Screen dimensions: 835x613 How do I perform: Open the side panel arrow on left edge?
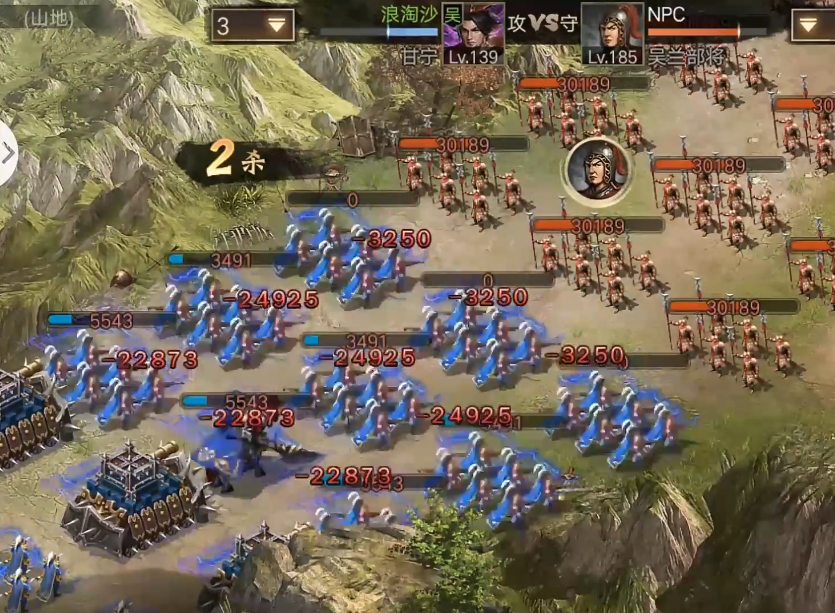8,154
